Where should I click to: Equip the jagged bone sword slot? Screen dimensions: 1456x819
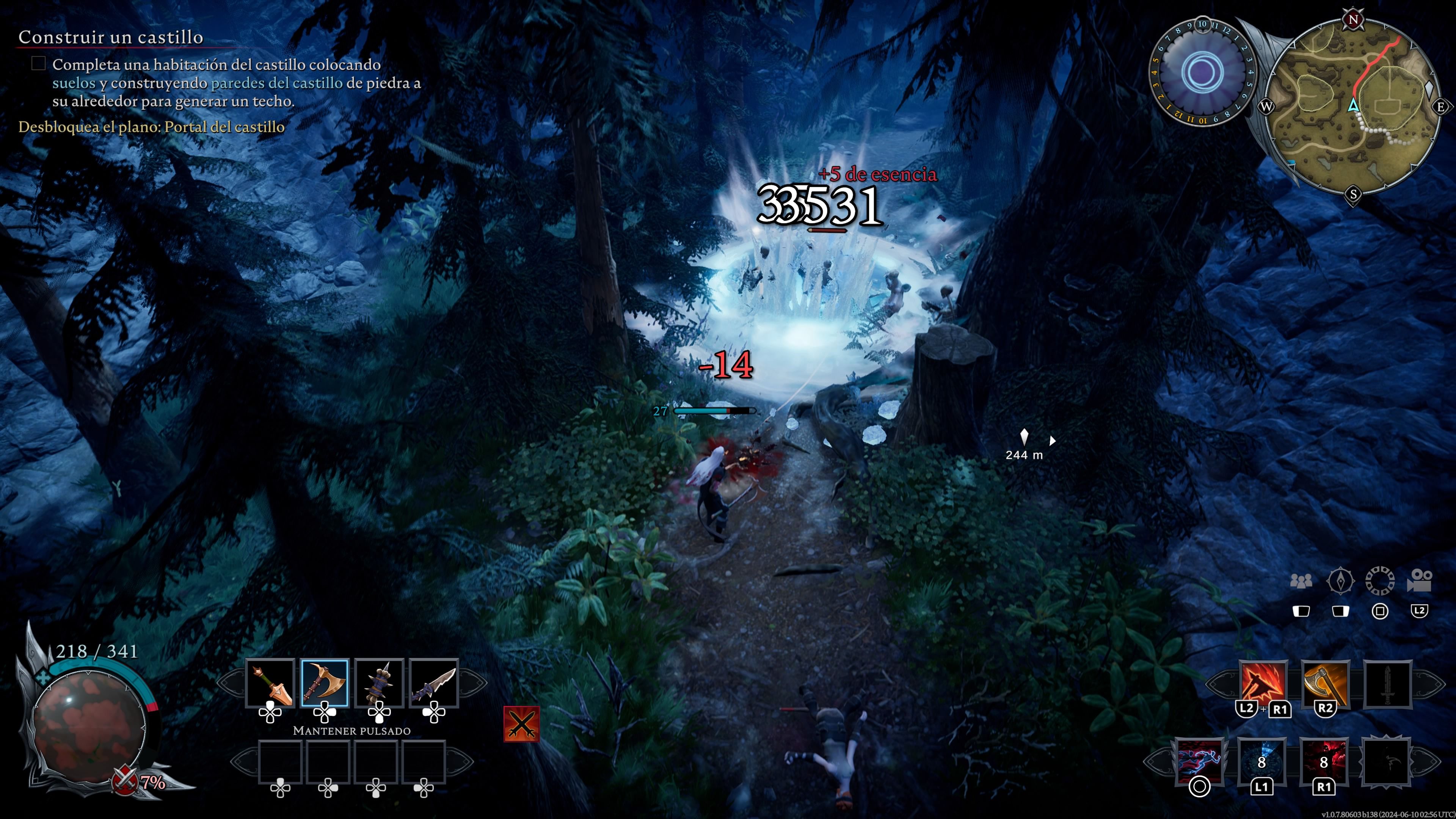click(x=433, y=683)
